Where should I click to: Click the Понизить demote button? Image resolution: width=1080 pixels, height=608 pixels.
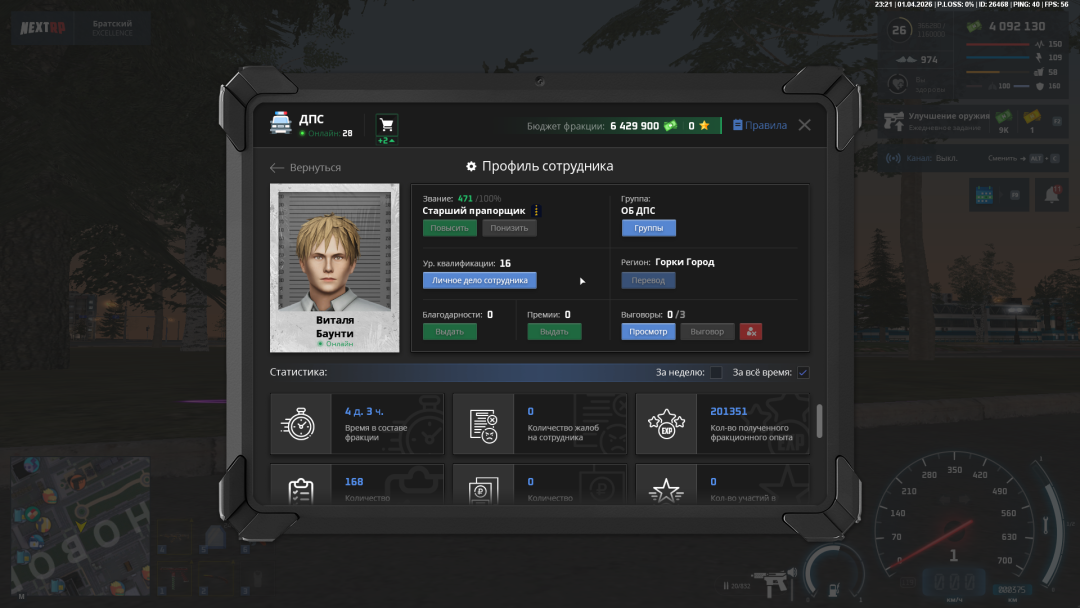point(509,228)
